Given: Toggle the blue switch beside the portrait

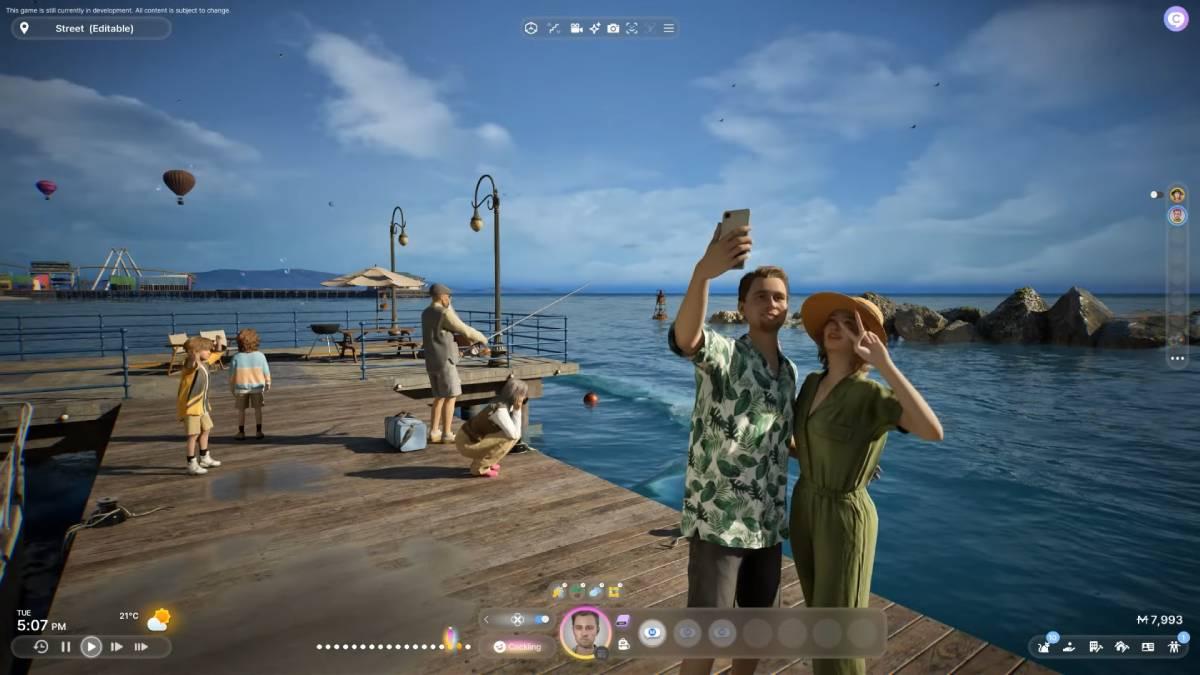Looking at the screenshot, I should pos(541,620).
